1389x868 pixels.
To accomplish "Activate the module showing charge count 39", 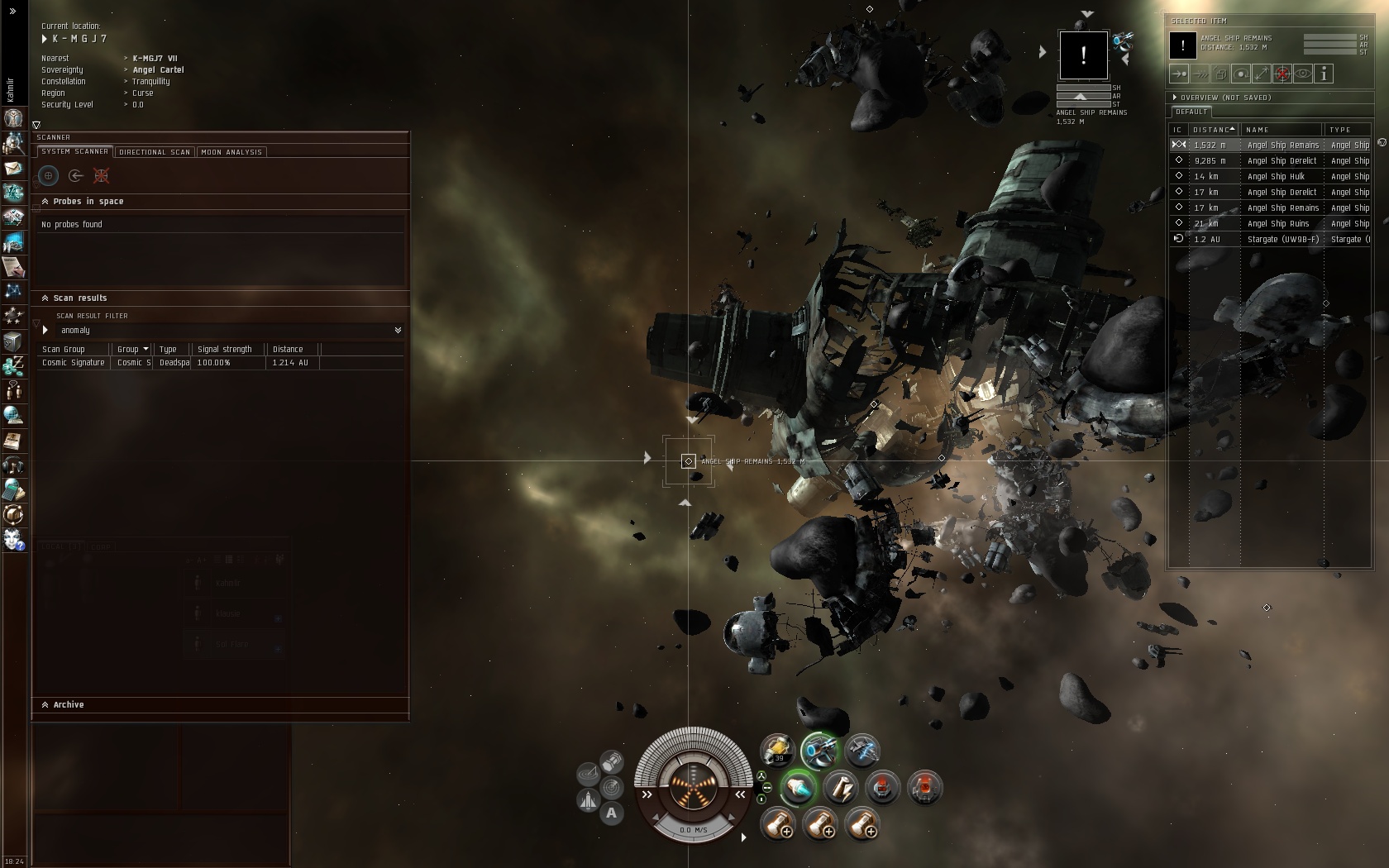I will (777, 751).
